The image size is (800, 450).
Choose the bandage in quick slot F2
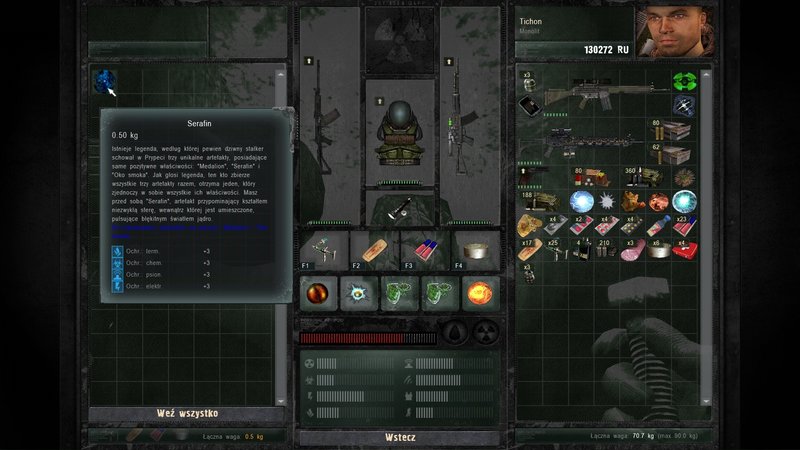point(374,248)
